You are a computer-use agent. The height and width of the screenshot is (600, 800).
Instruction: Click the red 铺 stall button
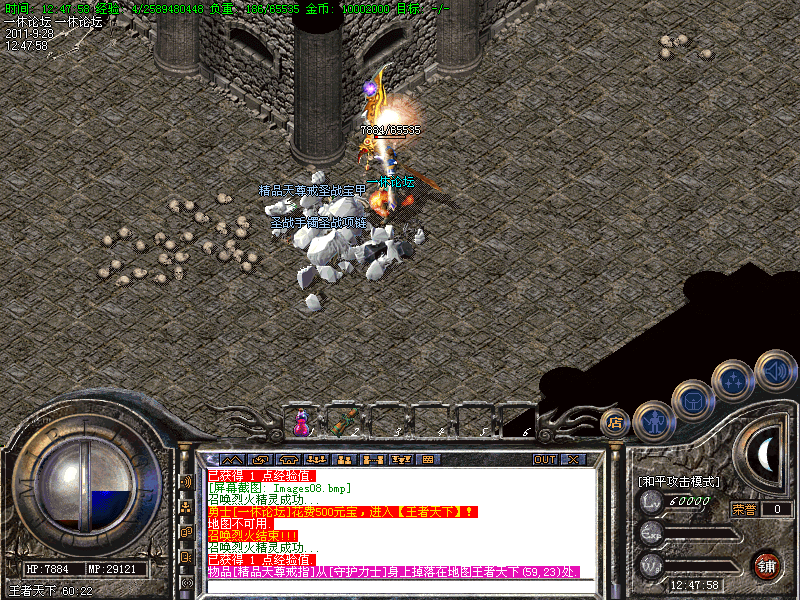pos(766,564)
